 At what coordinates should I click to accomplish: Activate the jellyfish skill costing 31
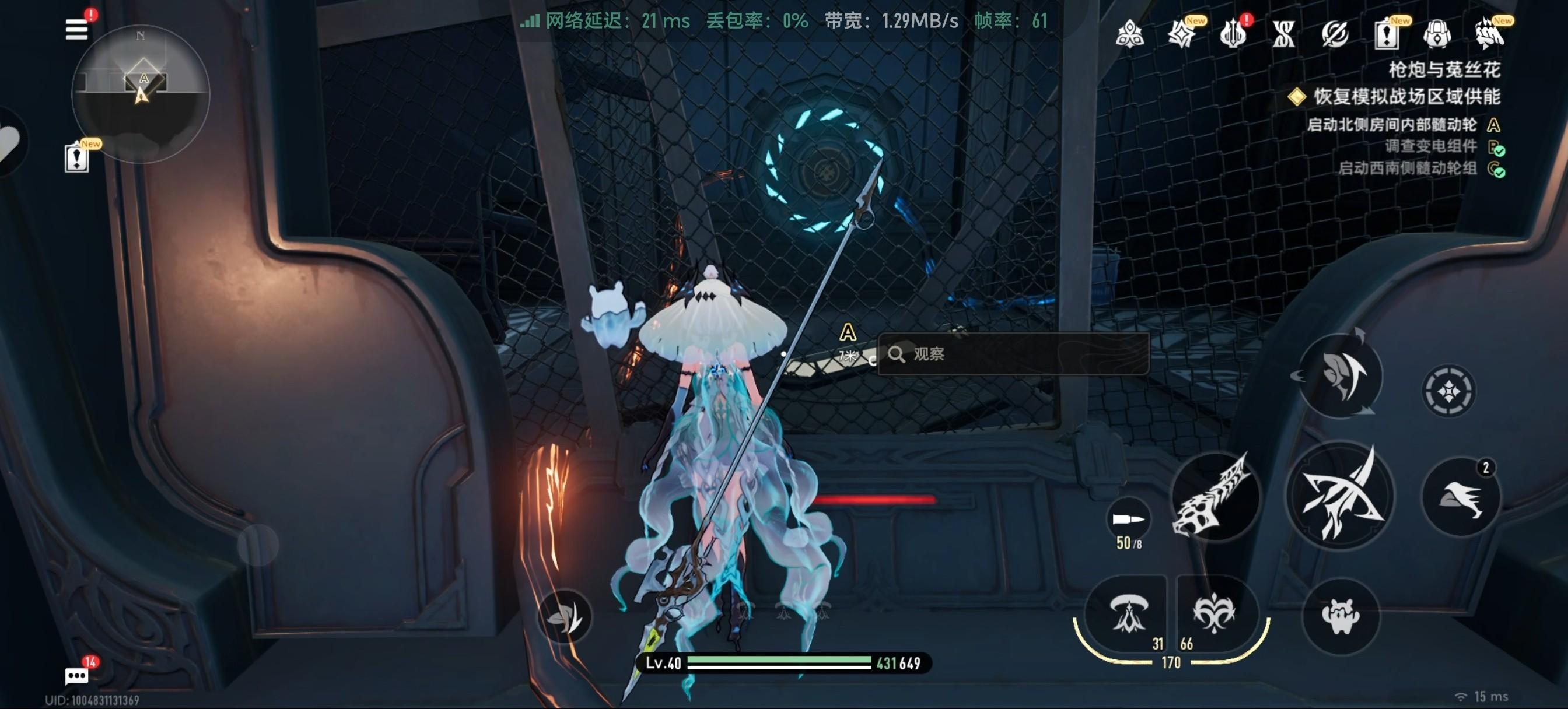click(x=1128, y=613)
